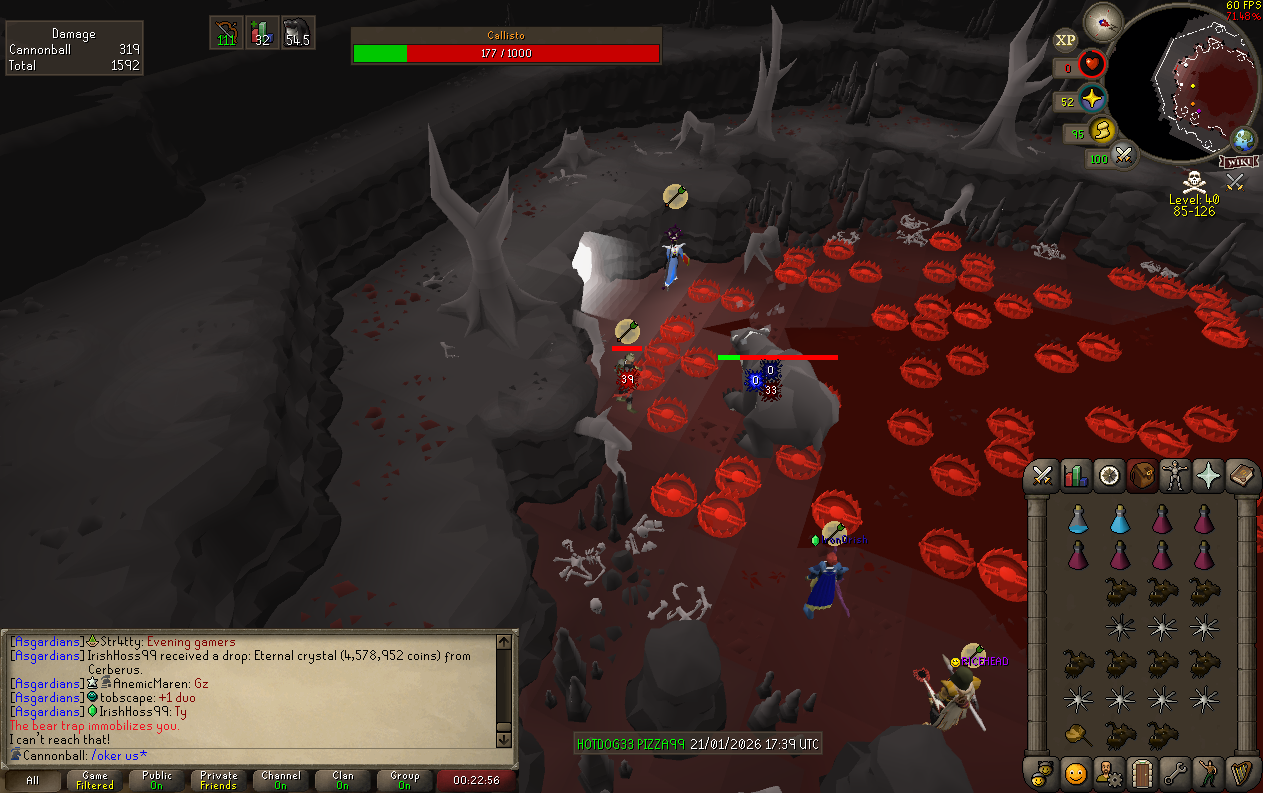Select the Game chat filter tab
Screen dimensions: 1263x793
[95, 780]
